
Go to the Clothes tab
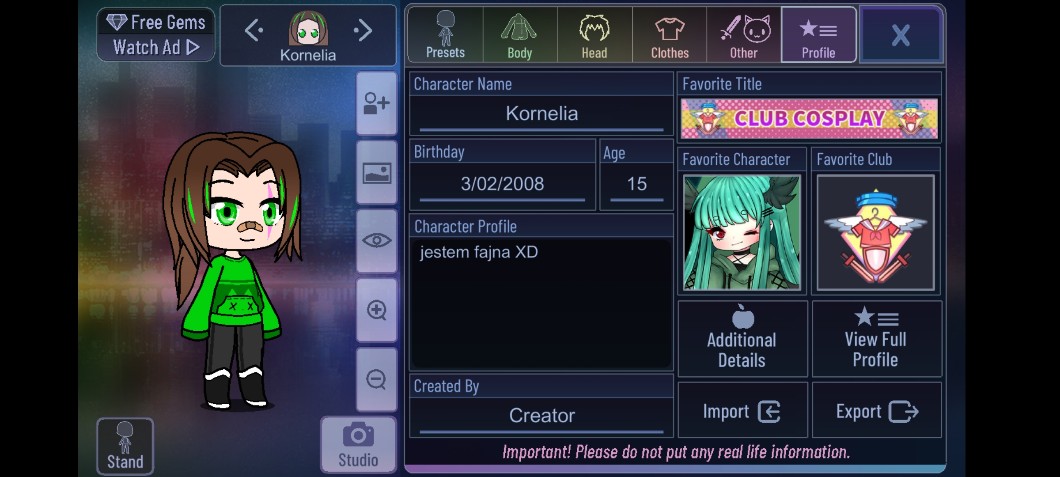coord(669,35)
